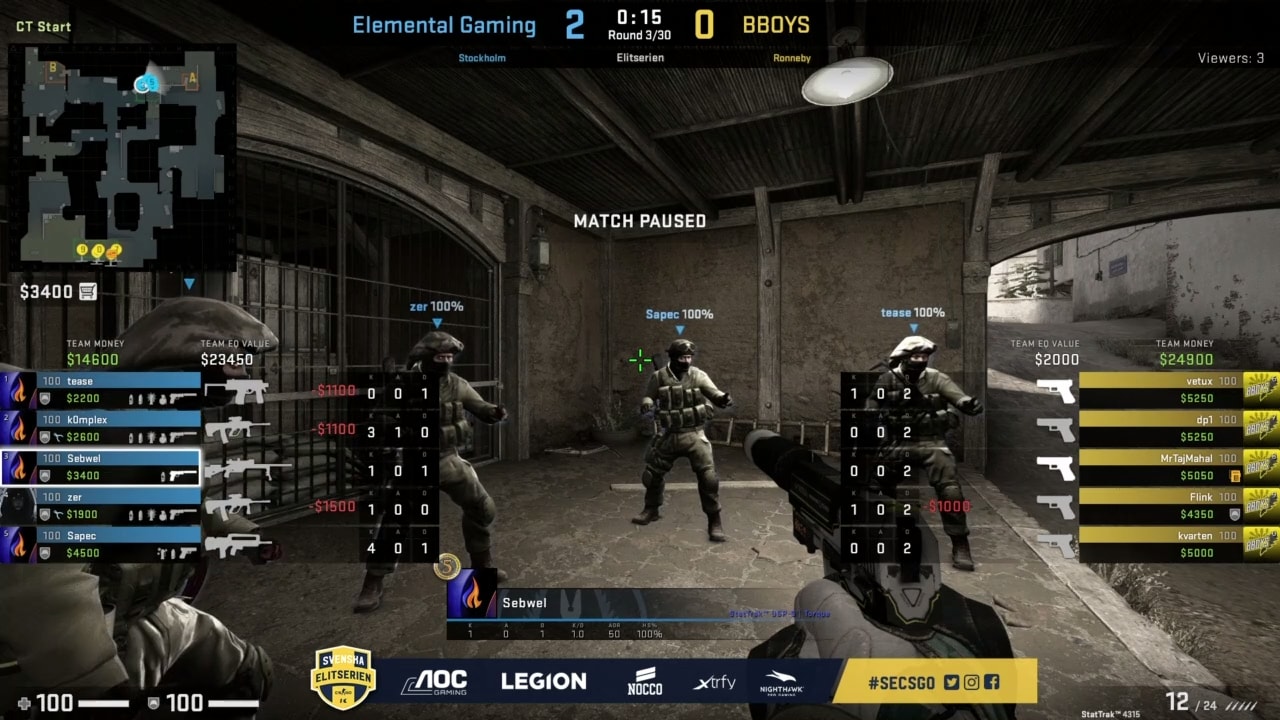Pick kvarten from the BBOYS list
Image resolution: width=1280 pixels, height=720 pixels.
pyautogui.click(x=1160, y=544)
